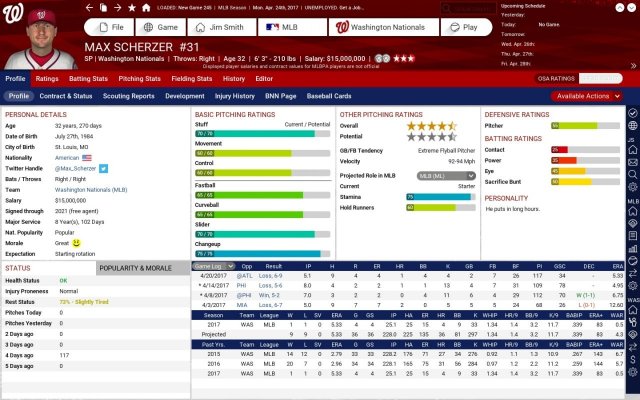Open the Editor tab
Viewport: 640px width, 400px height.
264,78
